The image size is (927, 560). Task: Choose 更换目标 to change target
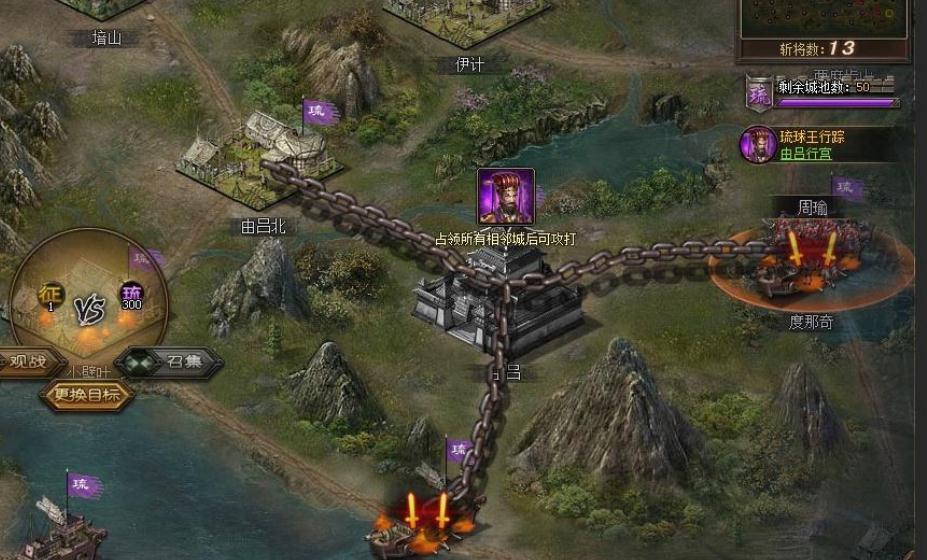[x=86, y=395]
